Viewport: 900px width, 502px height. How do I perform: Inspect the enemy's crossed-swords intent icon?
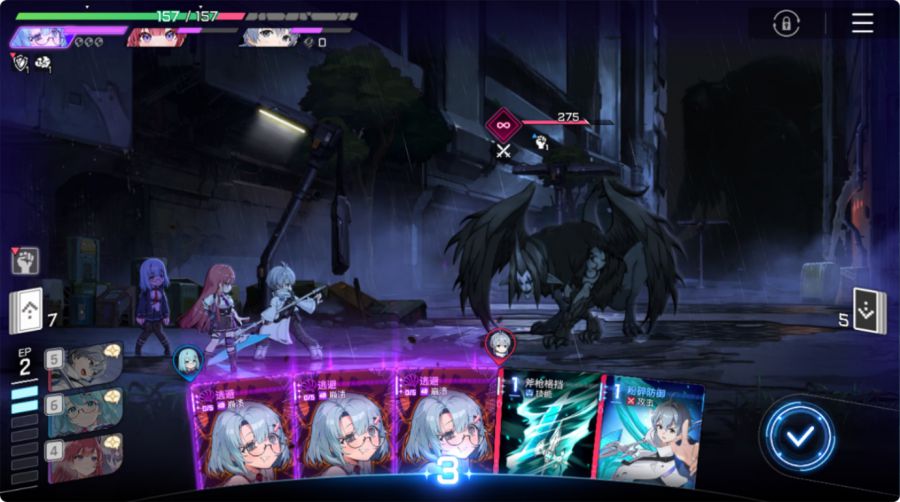[x=505, y=152]
